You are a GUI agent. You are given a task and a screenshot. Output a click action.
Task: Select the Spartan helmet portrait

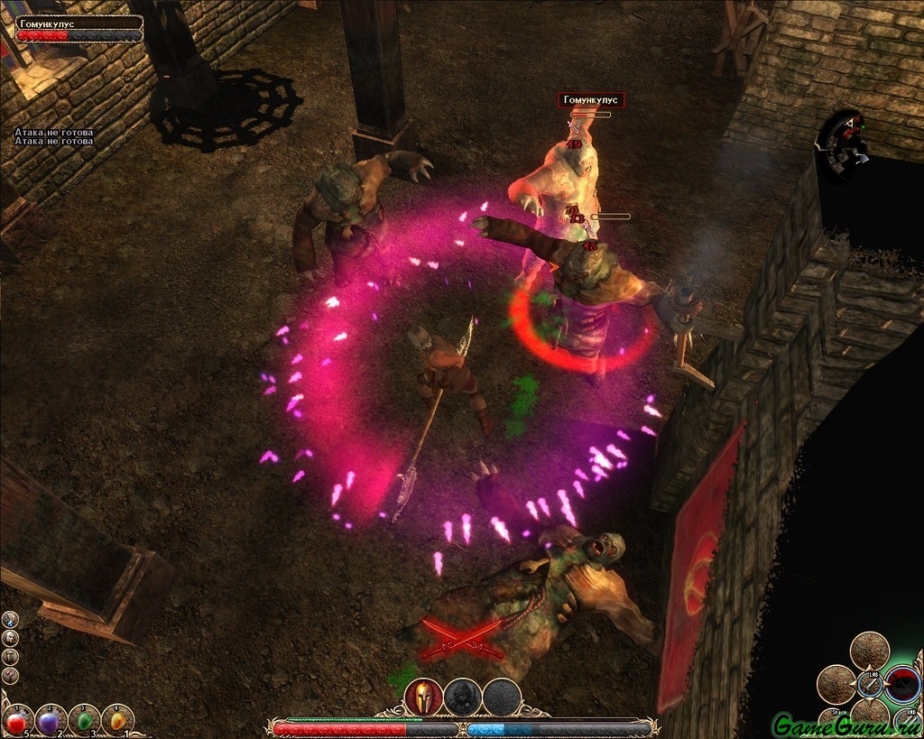(x=423, y=697)
